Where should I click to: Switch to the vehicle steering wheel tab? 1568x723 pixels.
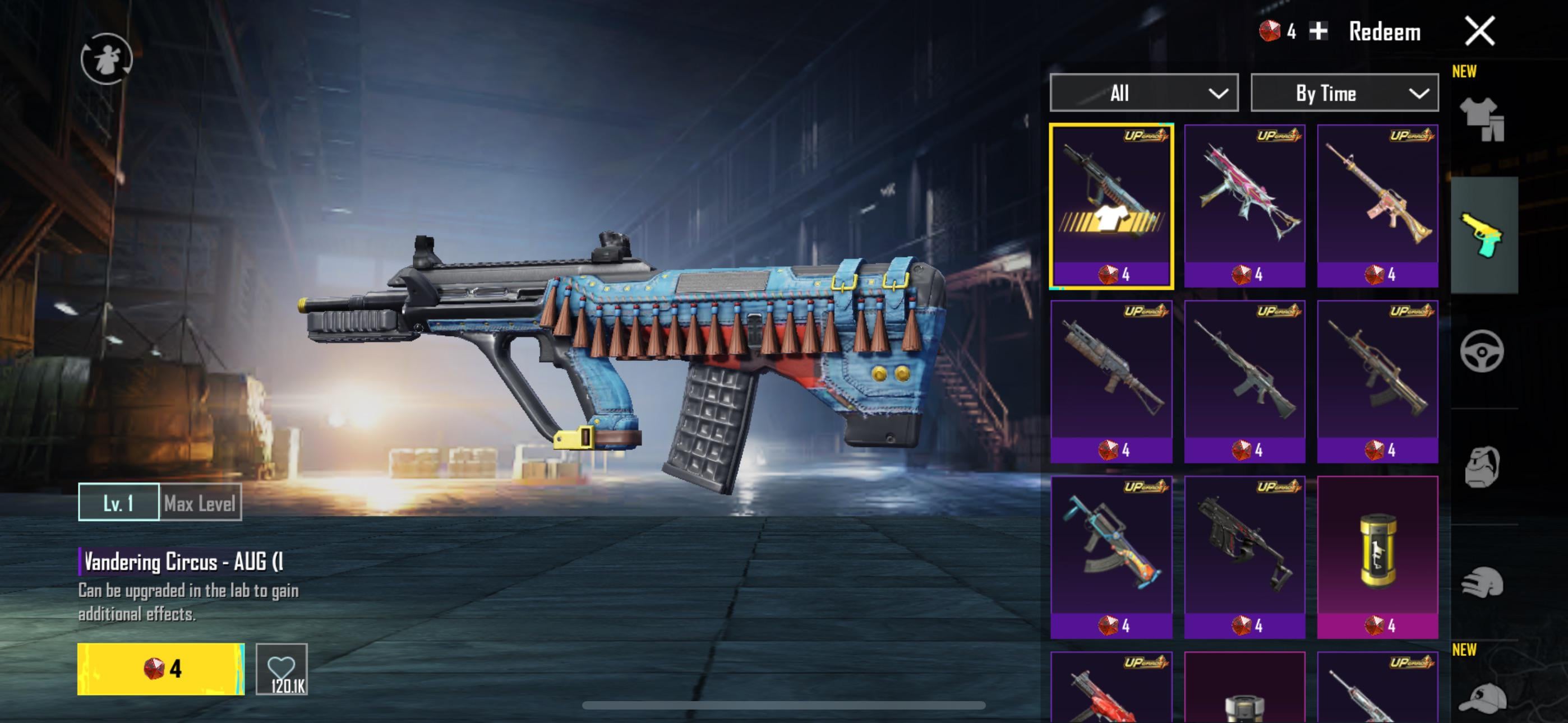1482,351
